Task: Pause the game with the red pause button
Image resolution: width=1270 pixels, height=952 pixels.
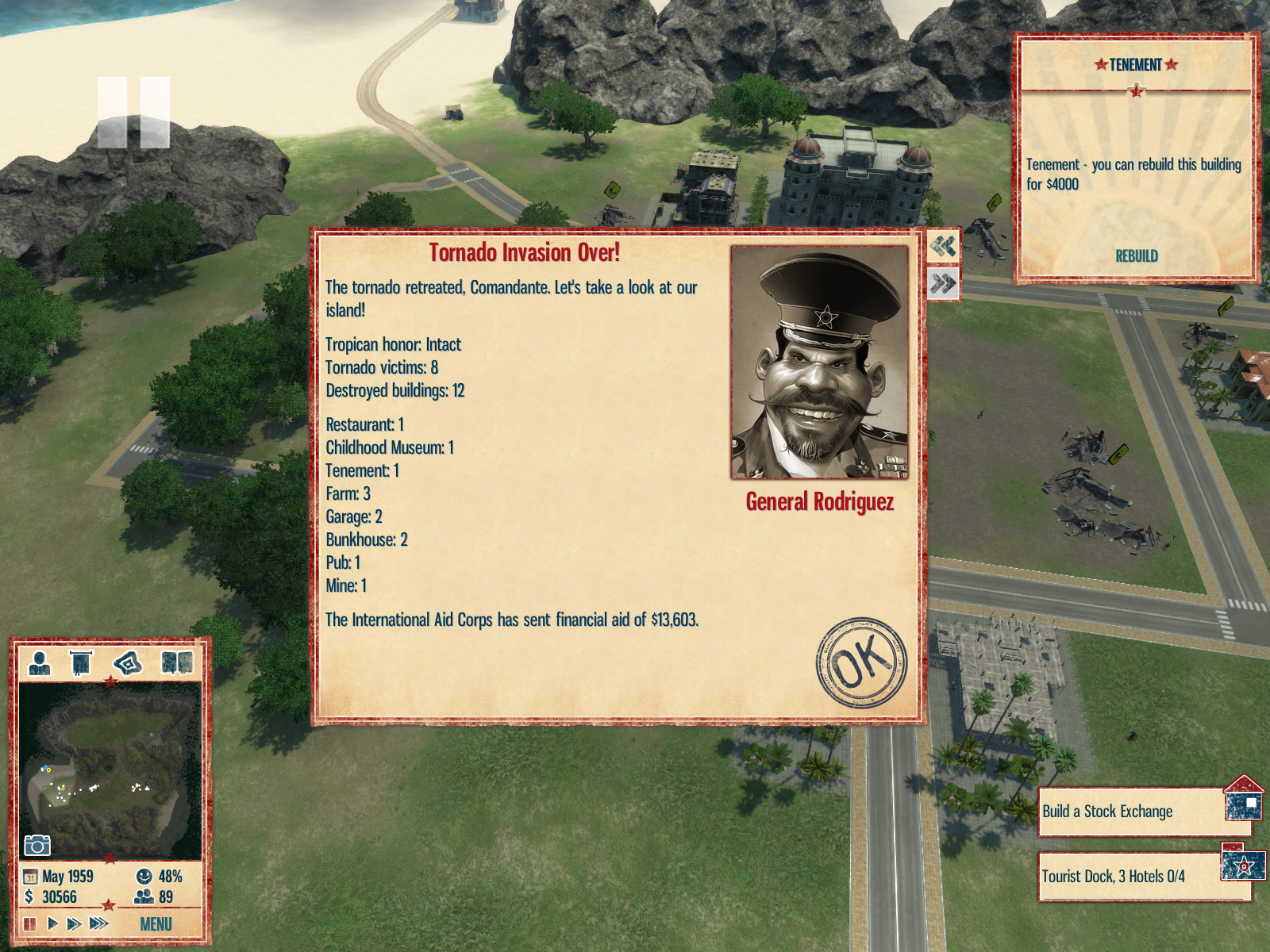Action: click(30, 923)
